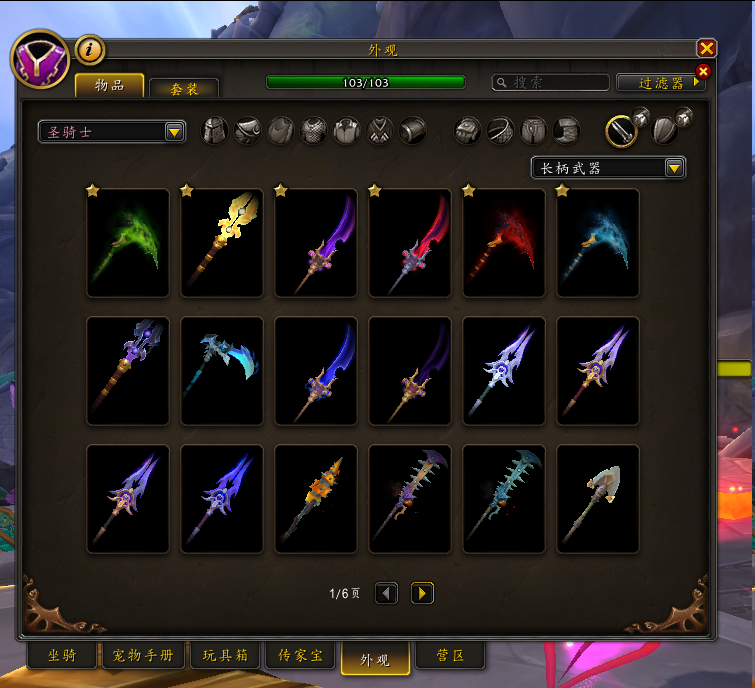755x688 pixels.
Task: Open the 坐骑 mounts tab
Action: point(62,656)
